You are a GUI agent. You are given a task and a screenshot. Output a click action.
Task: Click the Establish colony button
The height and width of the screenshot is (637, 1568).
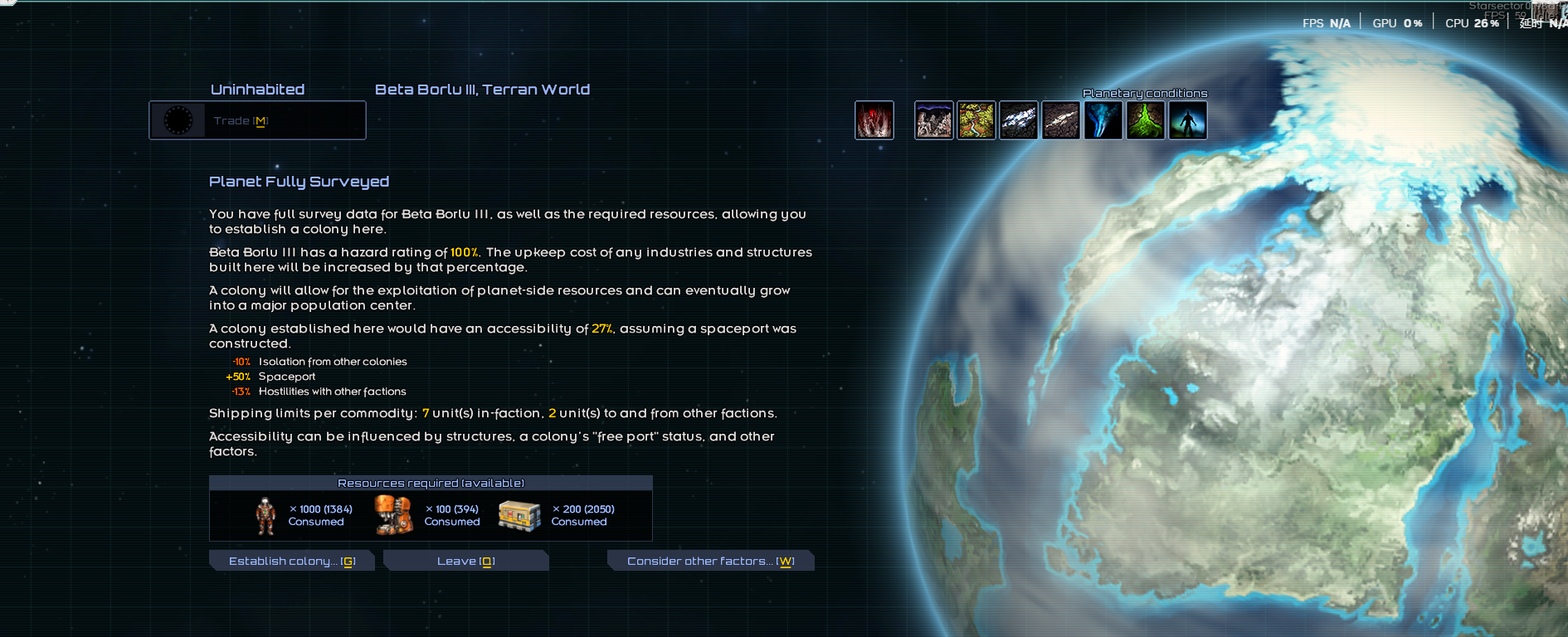292,562
